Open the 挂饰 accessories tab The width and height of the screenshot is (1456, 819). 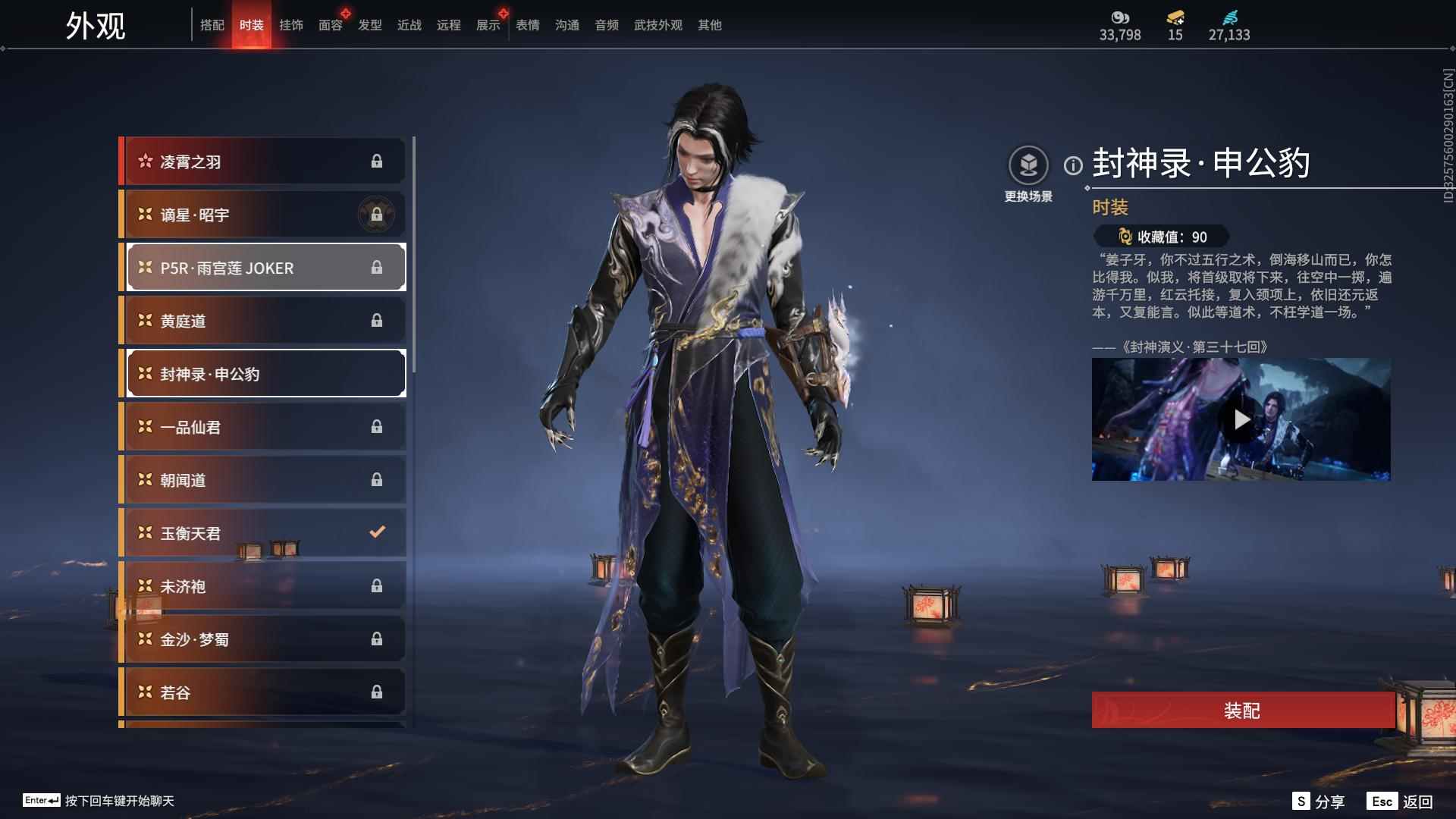pos(291,26)
